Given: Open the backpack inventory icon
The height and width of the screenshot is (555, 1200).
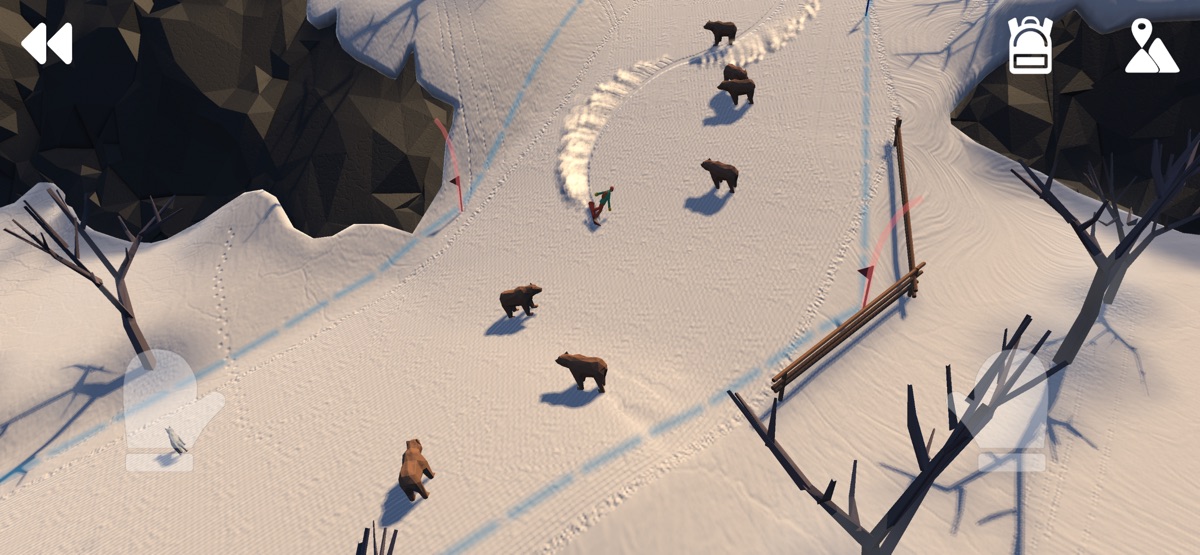Looking at the screenshot, I should (1029, 46).
